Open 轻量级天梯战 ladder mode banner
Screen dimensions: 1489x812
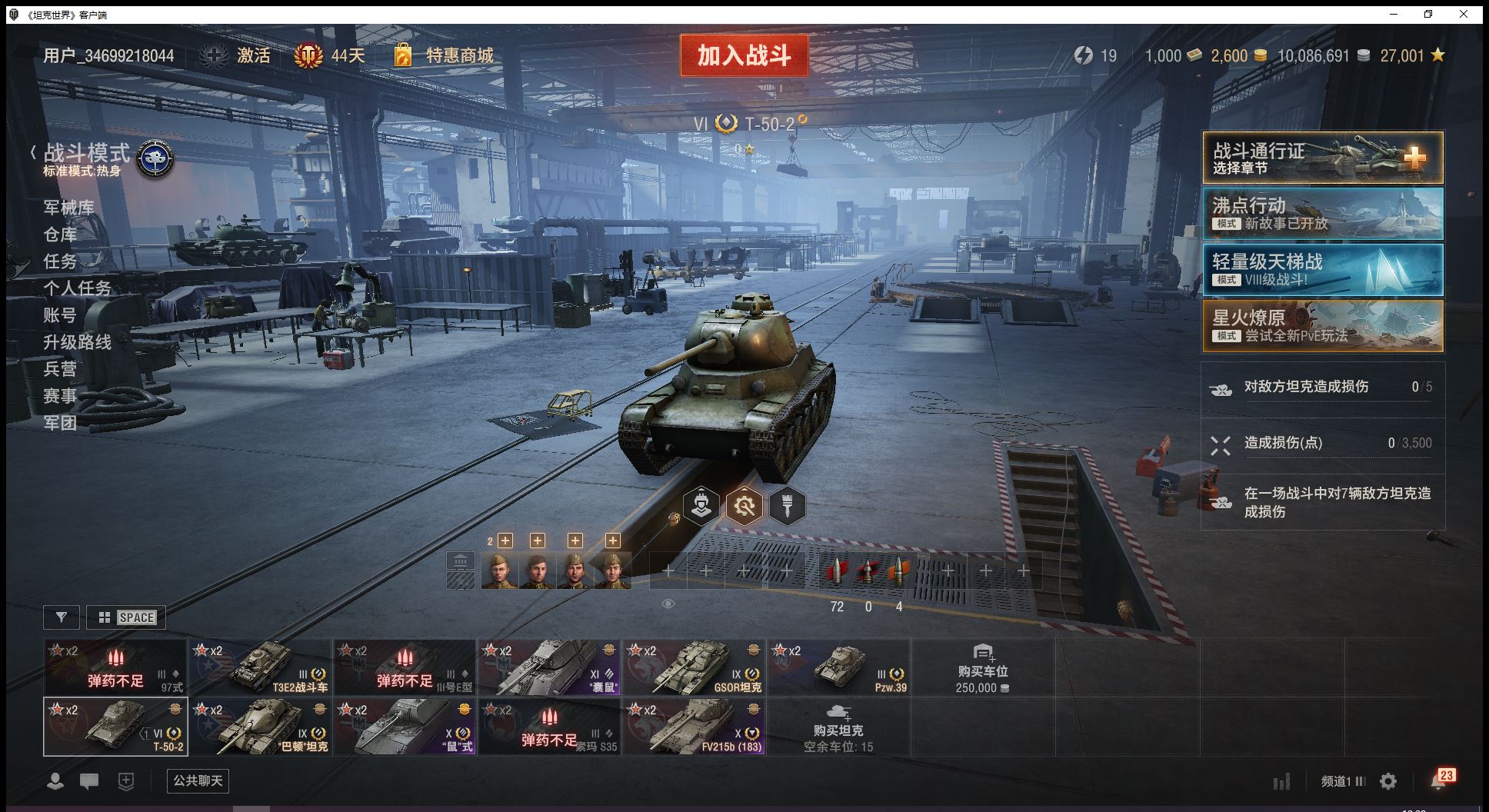[x=1322, y=269]
